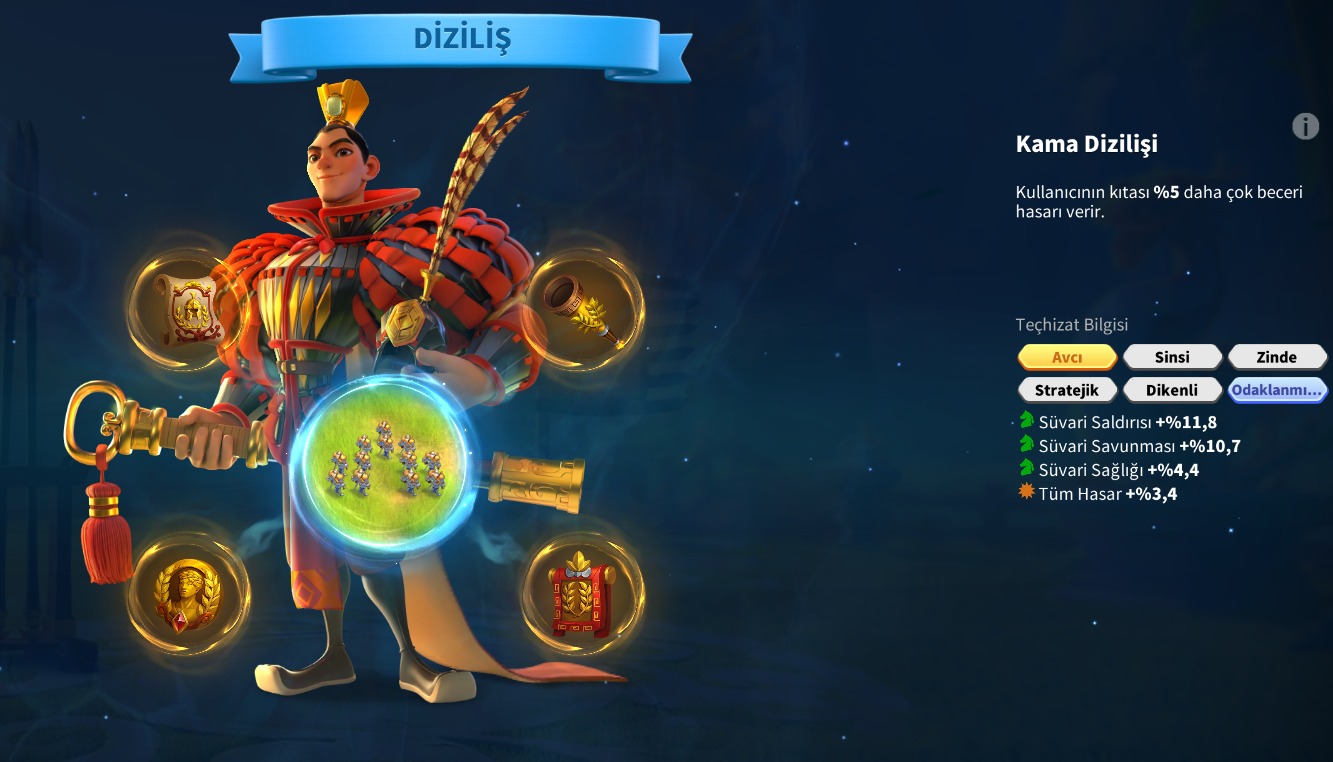Screen dimensions: 1333x762
Task: Choose the golden bust emblem slot
Action: [x=187, y=594]
